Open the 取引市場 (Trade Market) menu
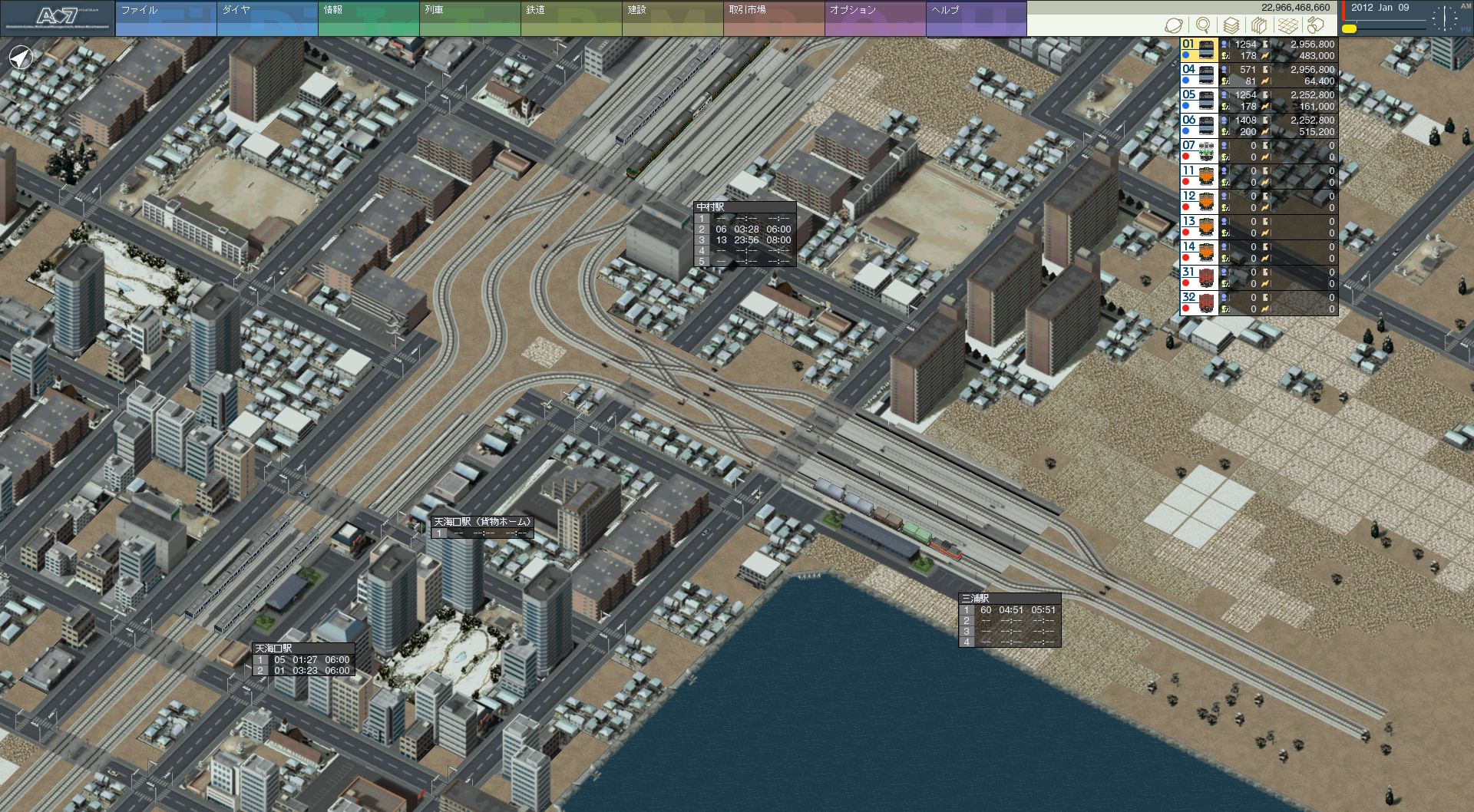 point(773,18)
